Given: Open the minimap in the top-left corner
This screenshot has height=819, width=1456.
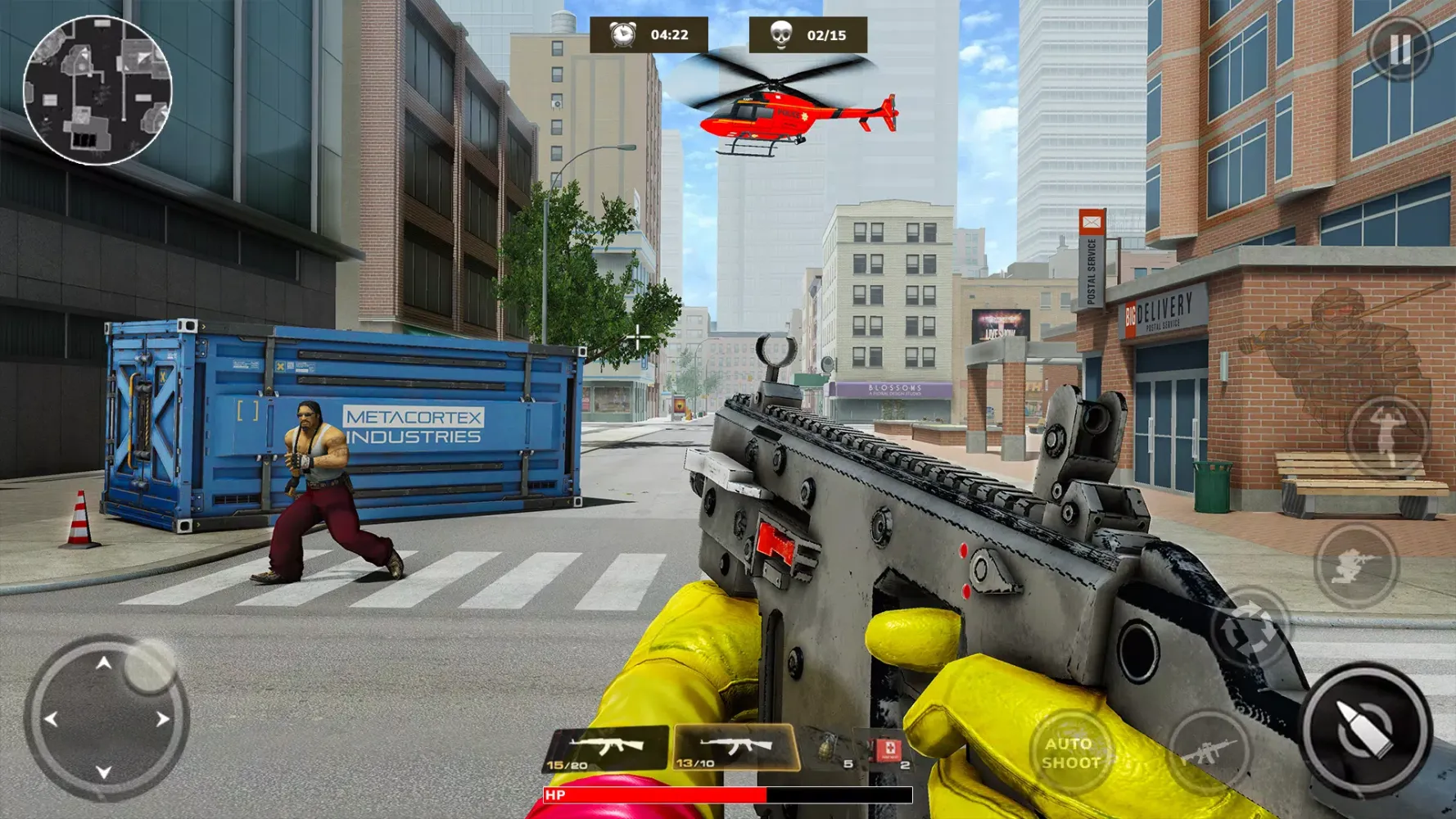Looking at the screenshot, I should click(98, 90).
